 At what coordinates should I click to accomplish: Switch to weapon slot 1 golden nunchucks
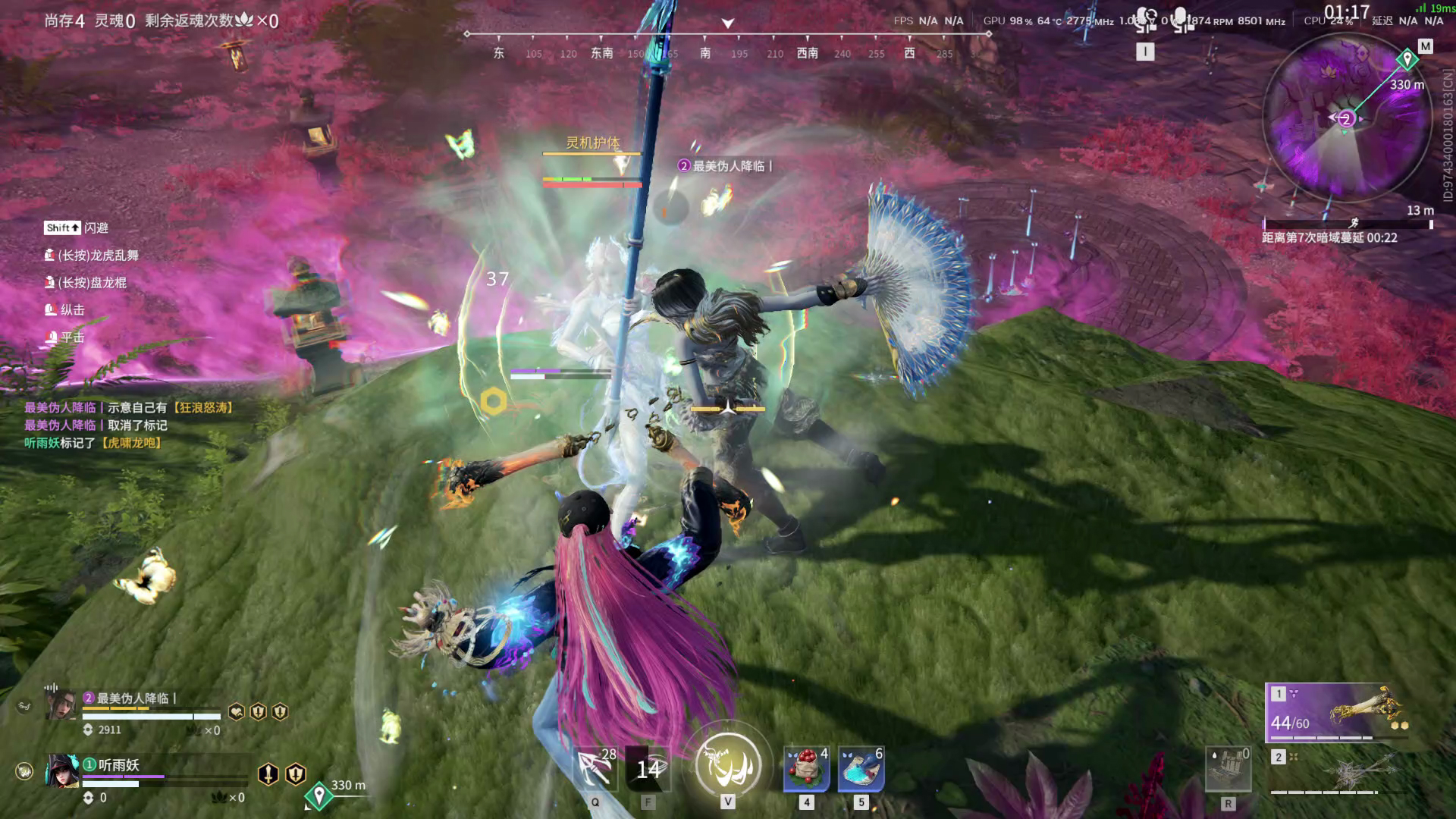coord(1336,713)
